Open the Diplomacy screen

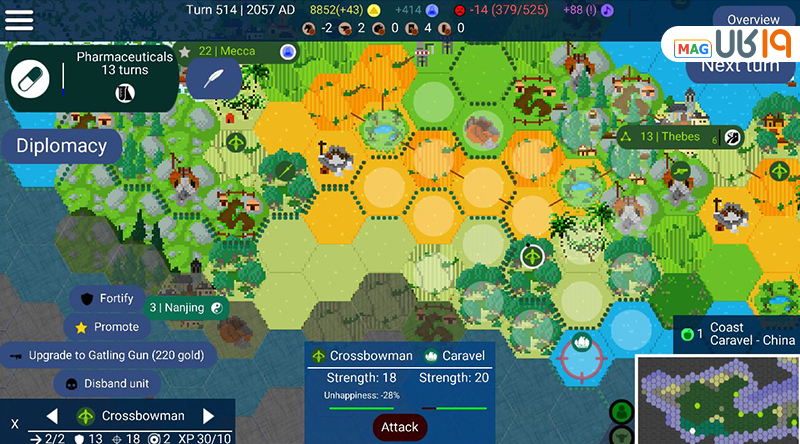[61, 146]
